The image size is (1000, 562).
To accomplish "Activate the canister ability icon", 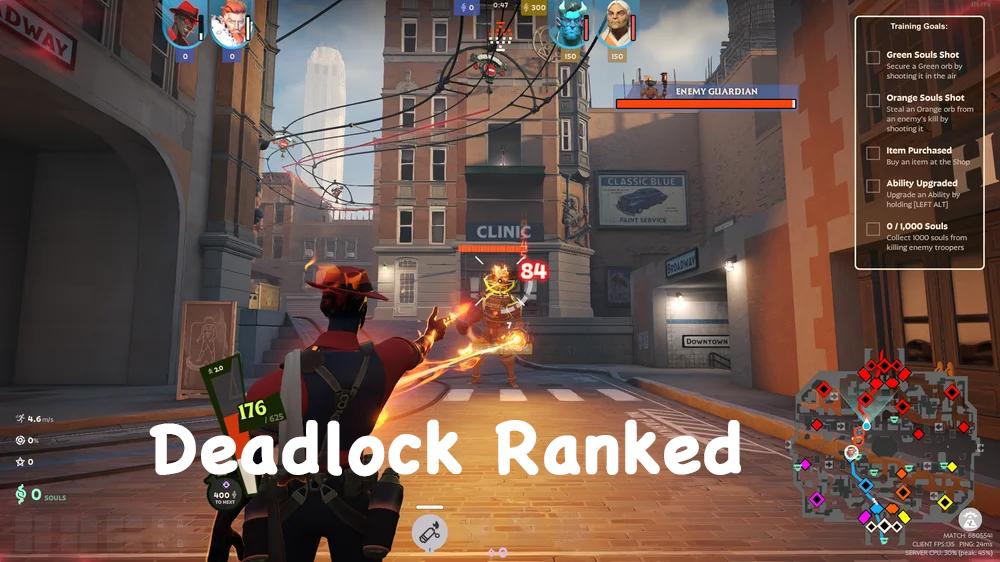I will [x=430, y=532].
